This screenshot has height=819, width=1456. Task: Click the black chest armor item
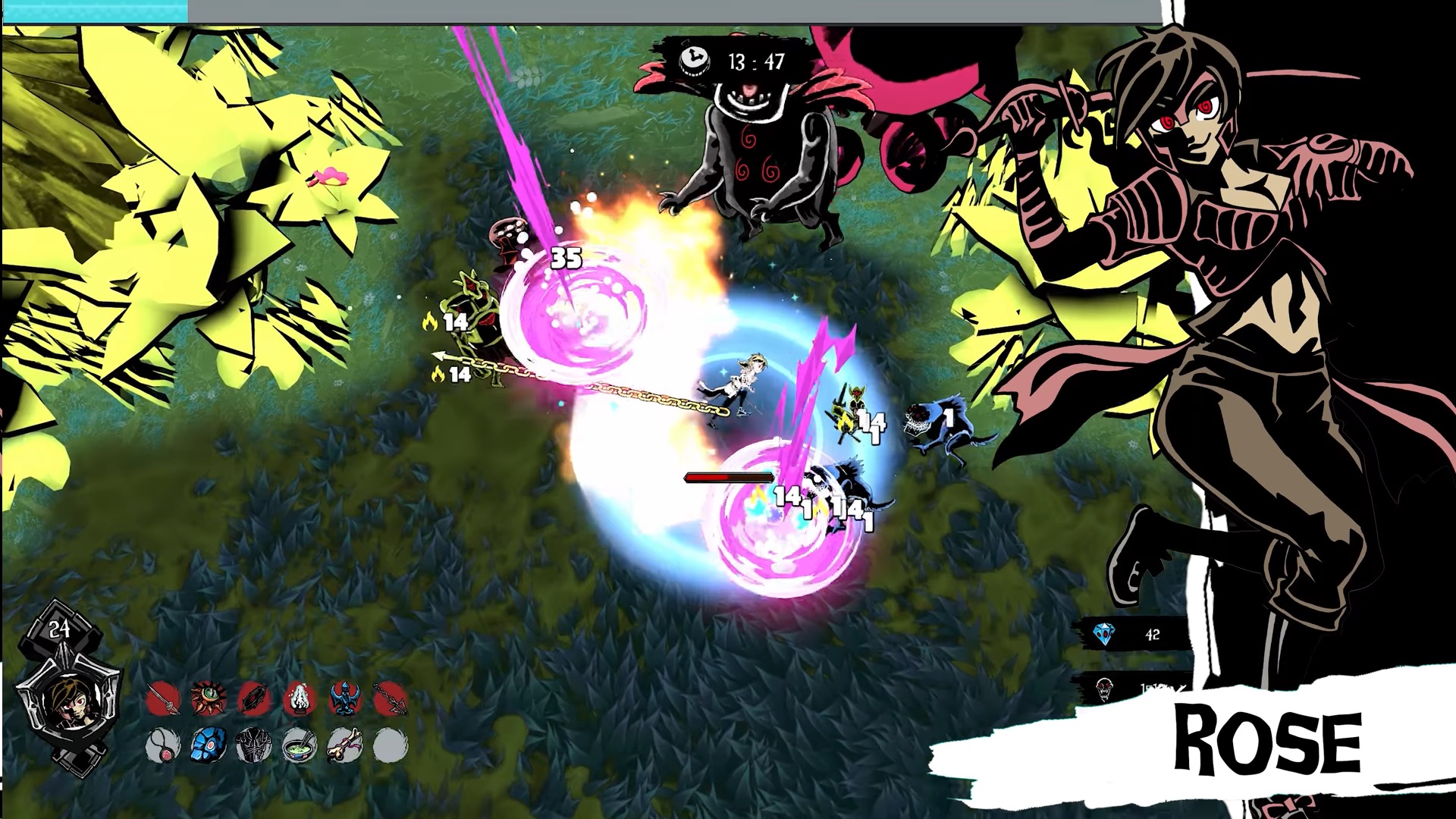254,745
